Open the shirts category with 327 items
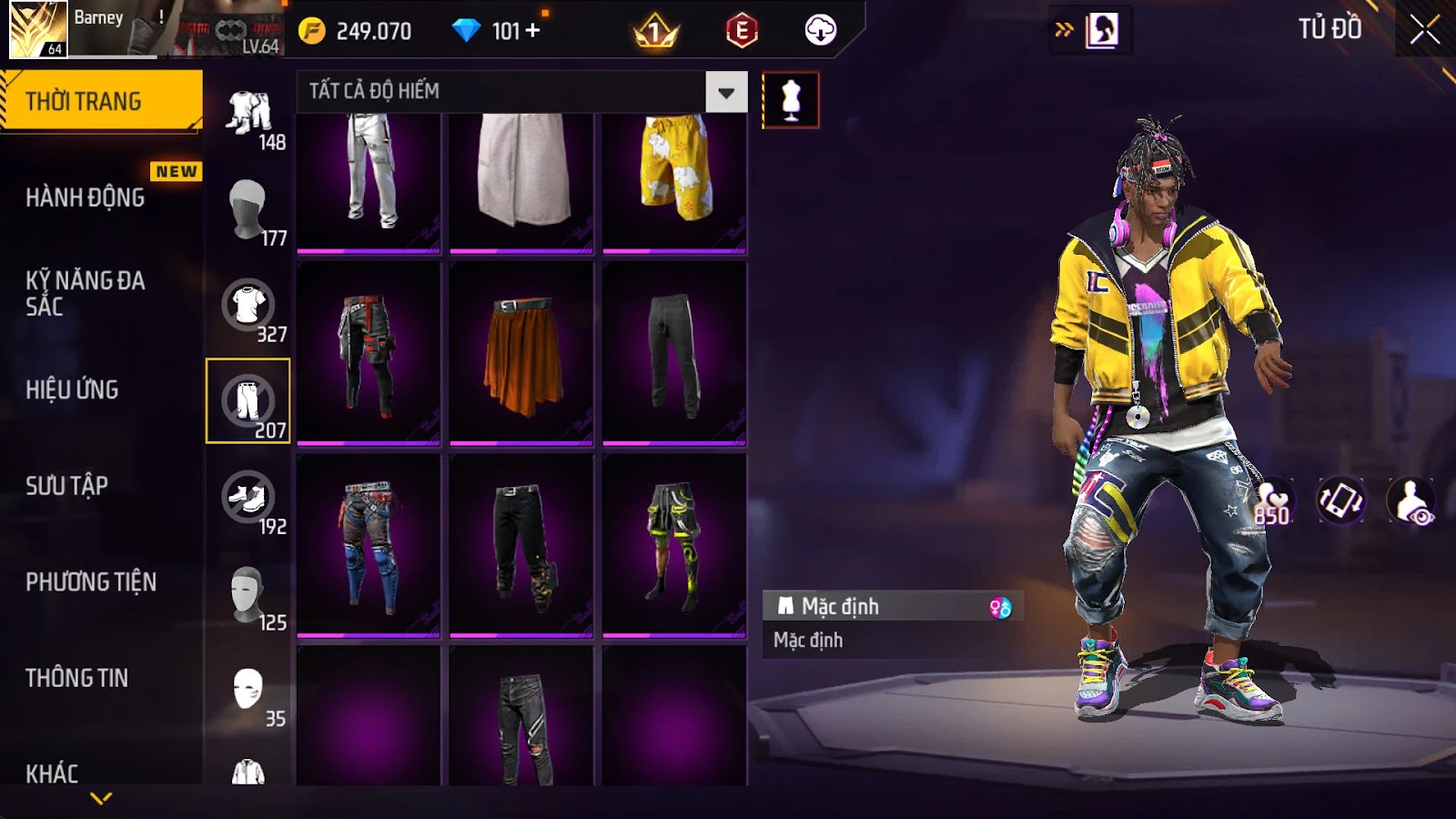The width and height of the screenshot is (1456, 819). point(248,308)
